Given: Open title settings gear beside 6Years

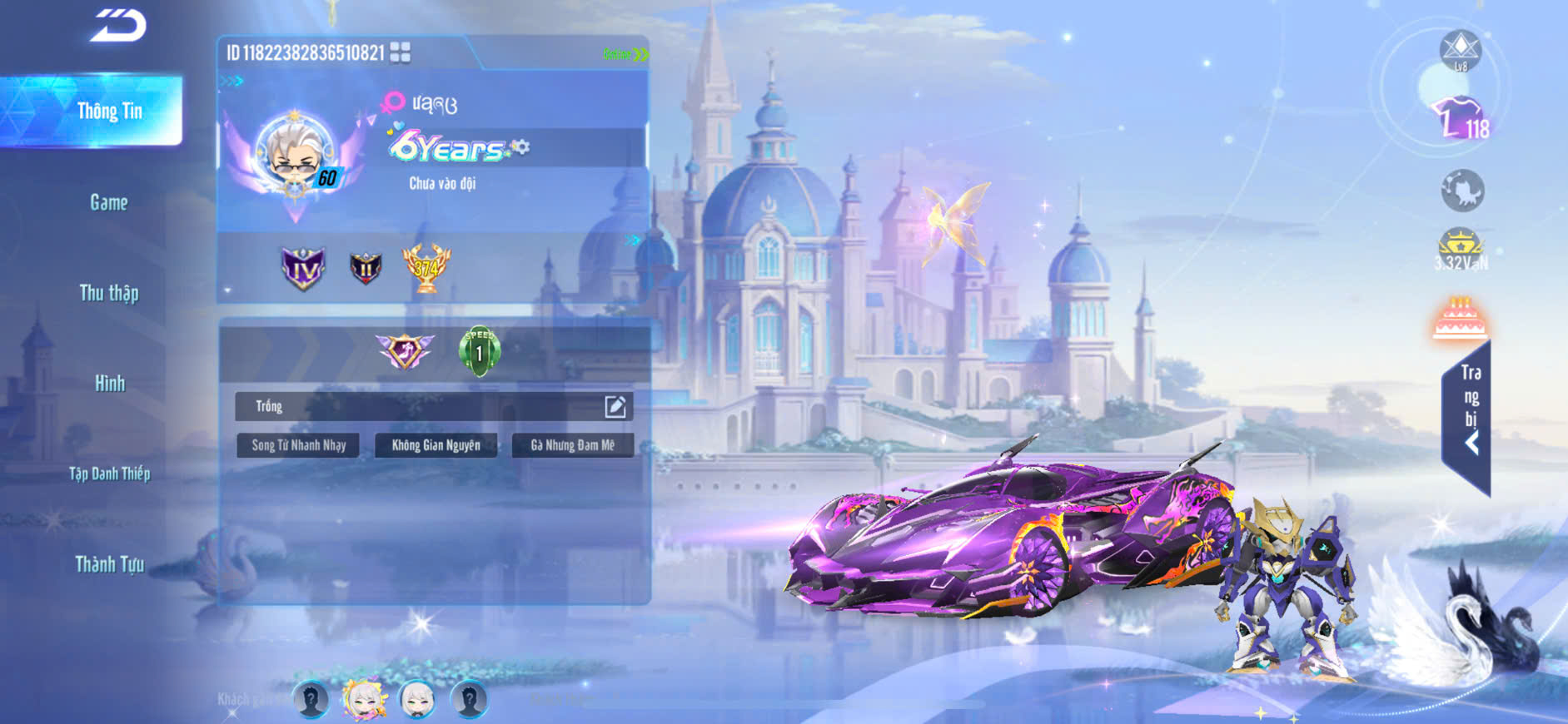Looking at the screenshot, I should [521, 147].
